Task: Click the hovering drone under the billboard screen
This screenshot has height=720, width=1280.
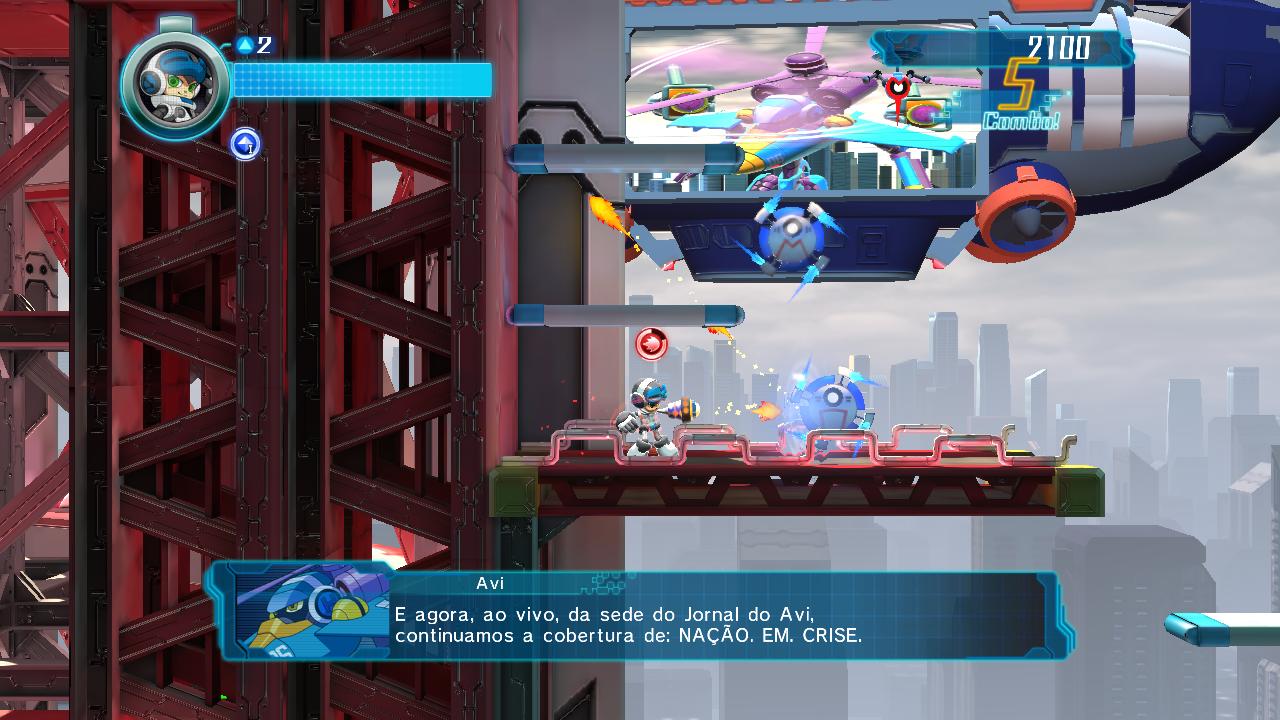Action: point(790,235)
